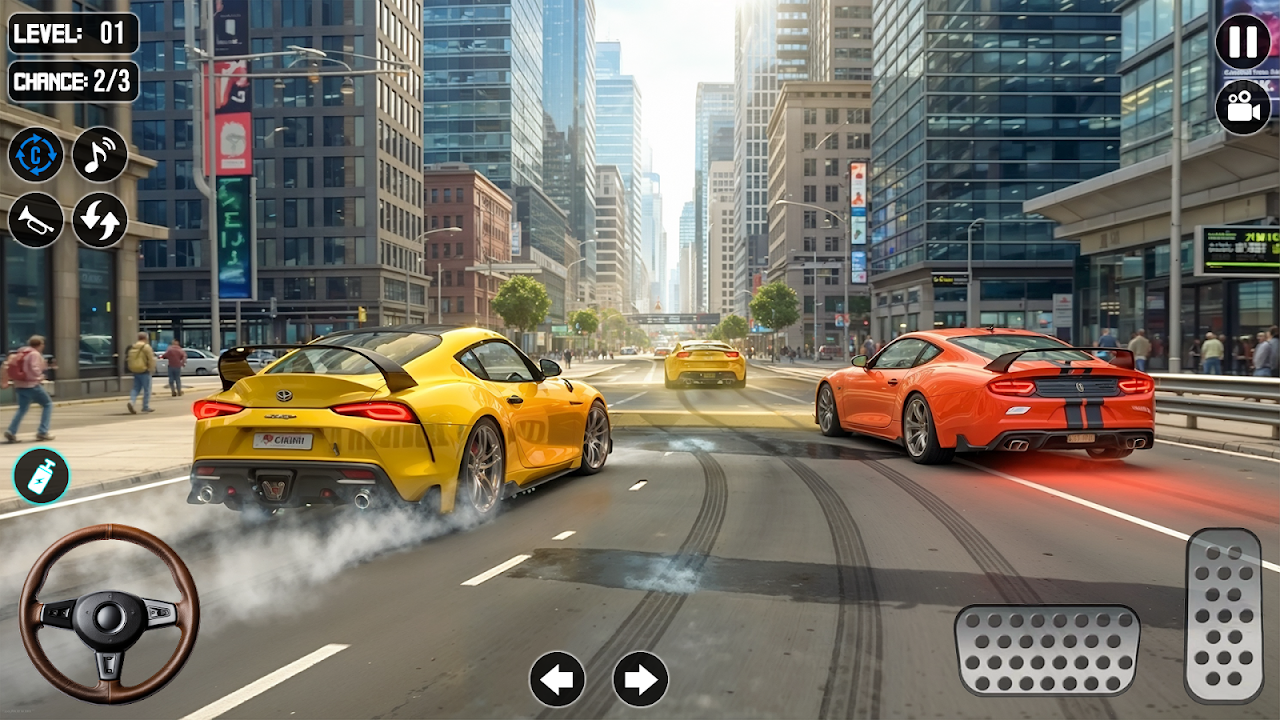1280x720 pixels.
Task: Step on the tall gas pedal
Action: (x=1224, y=615)
